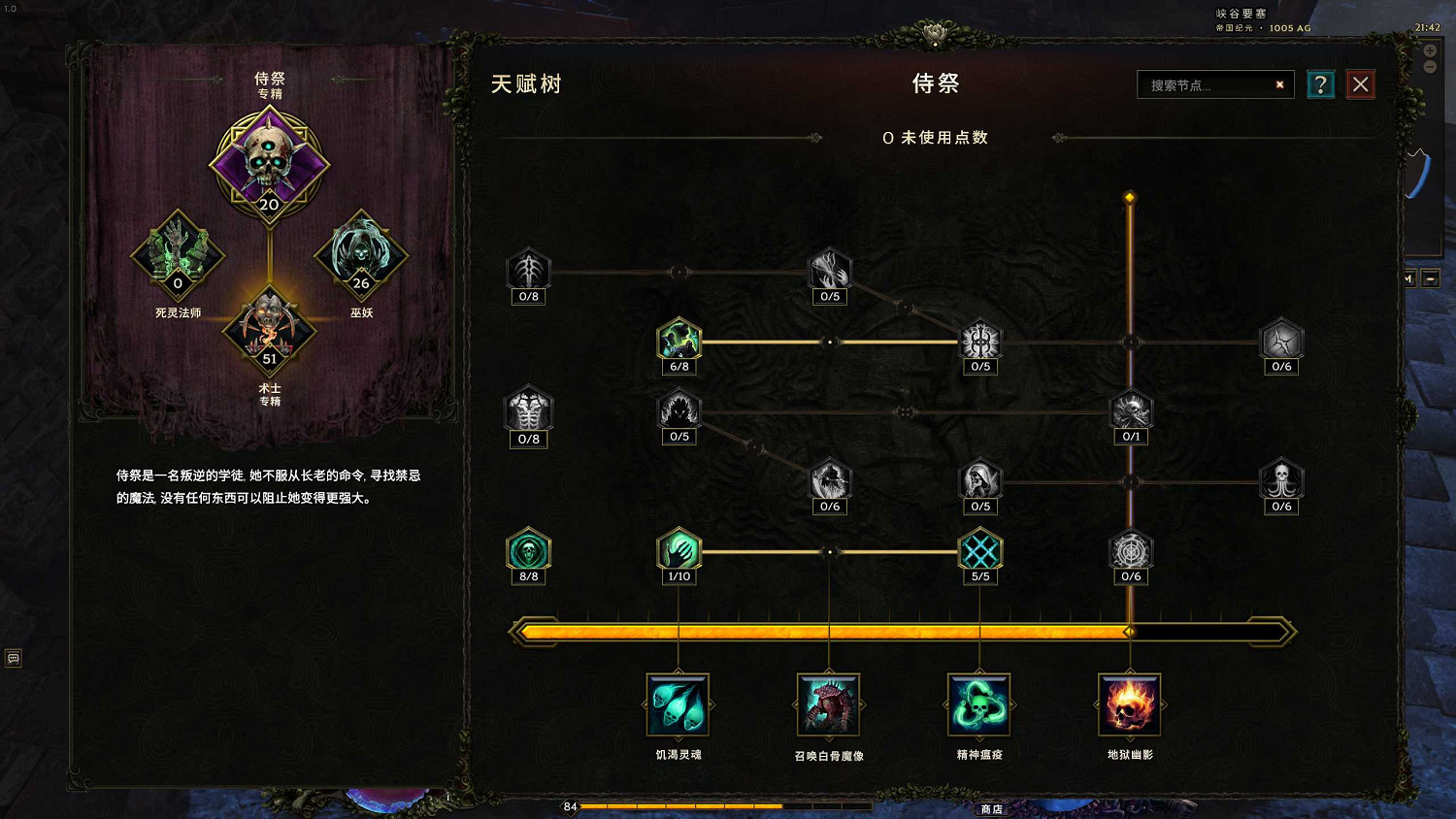Select the 地狱幽影 flaming skull skill
The width and height of the screenshot is (1456, 819).
1130,705
